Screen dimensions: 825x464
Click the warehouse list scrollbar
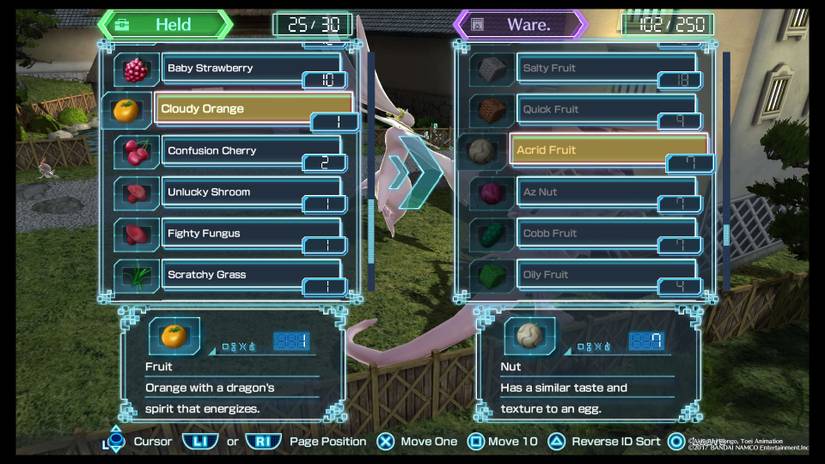point(726,170)
